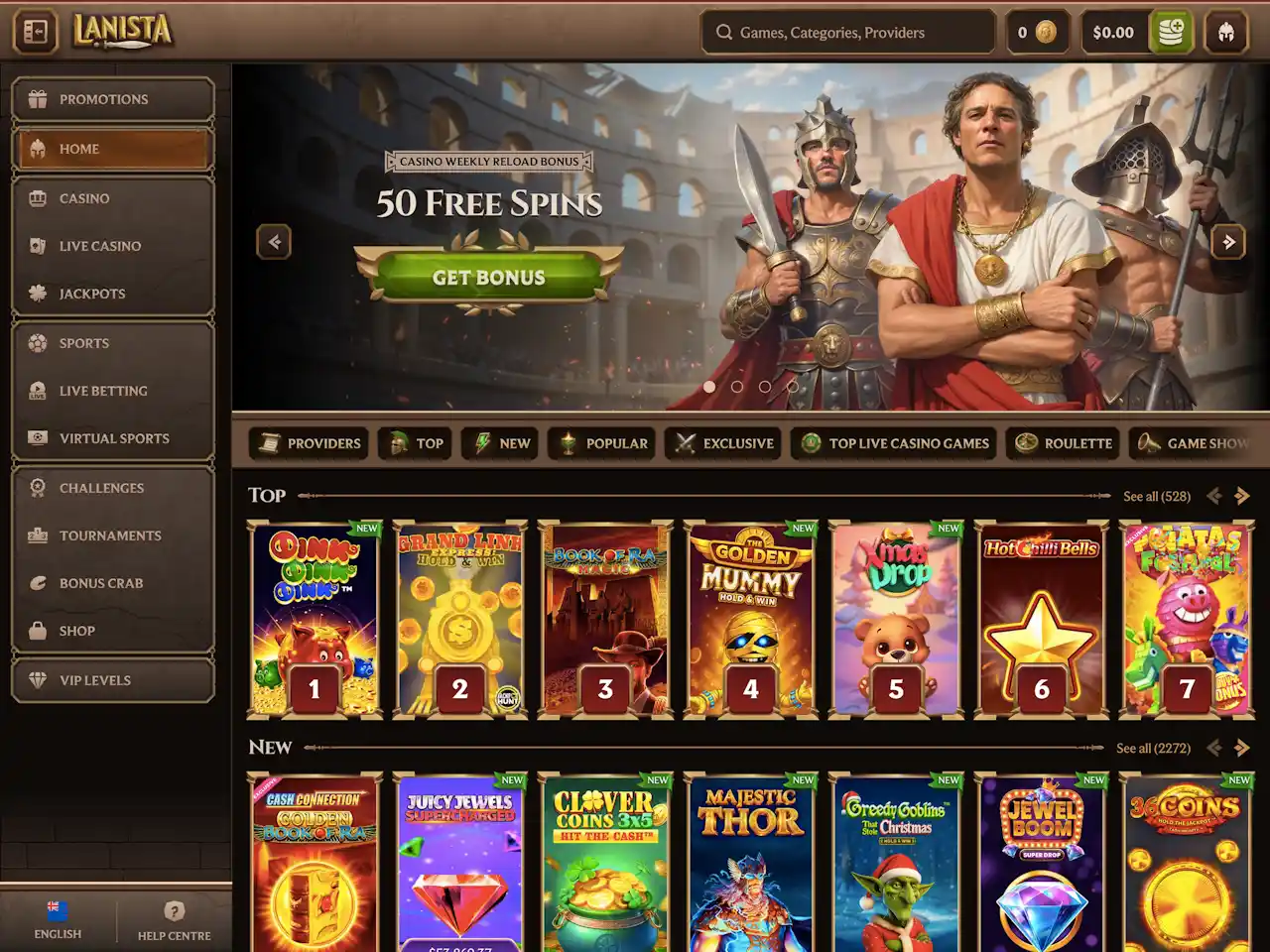Click the green Get Bonus button
1270x952 pixels.
(x=488, y=278)
